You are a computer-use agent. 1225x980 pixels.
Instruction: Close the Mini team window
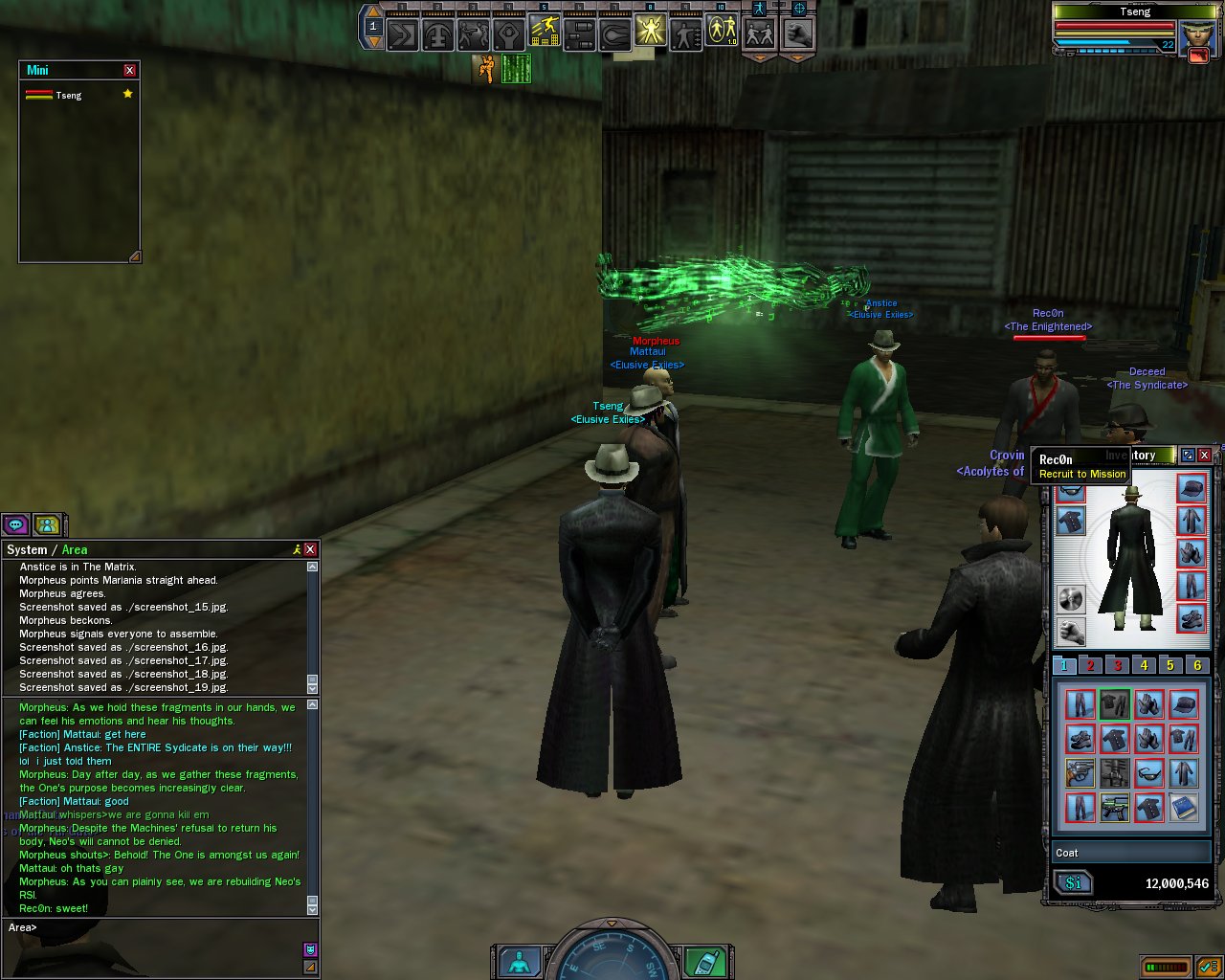tap(130, 70)
